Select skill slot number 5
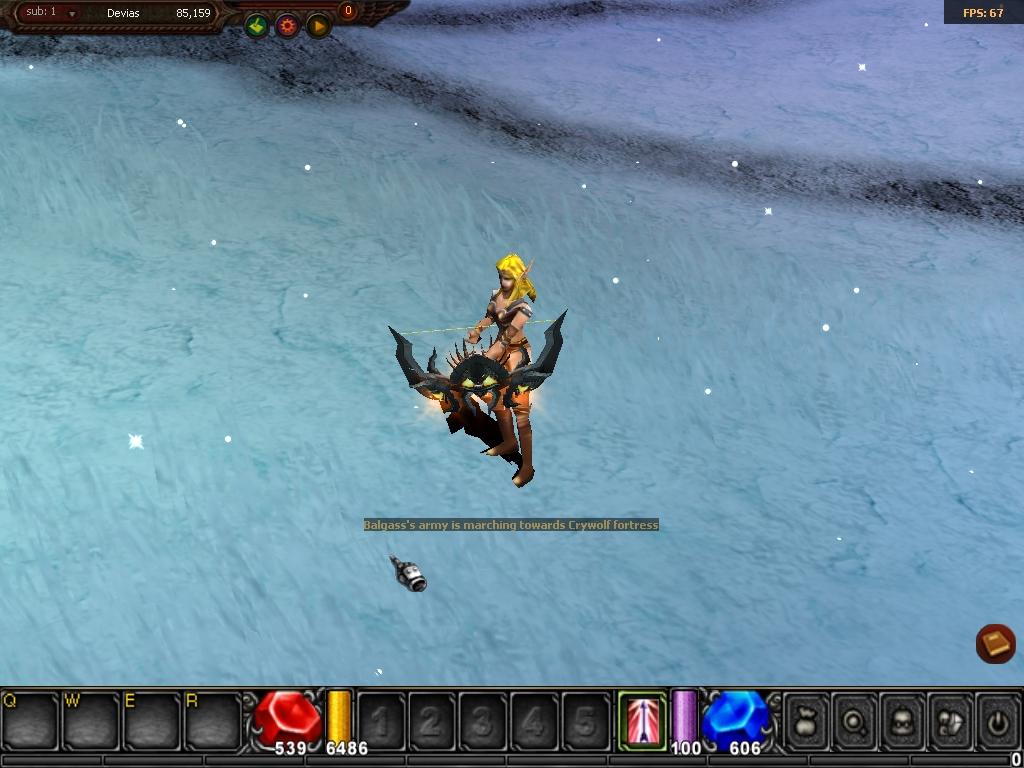Viewport: 1024px width, 768px height. point(585,719)
